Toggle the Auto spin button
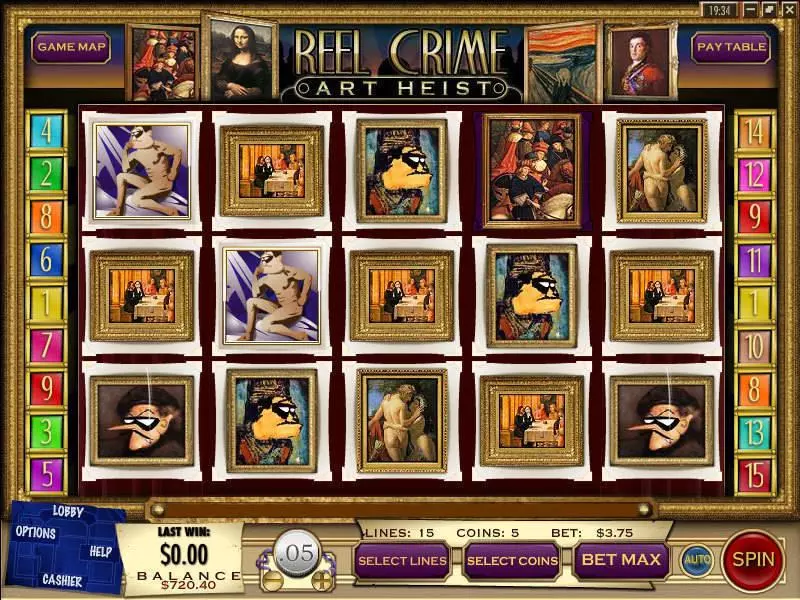800x600 pixels. tap(696, 560)
